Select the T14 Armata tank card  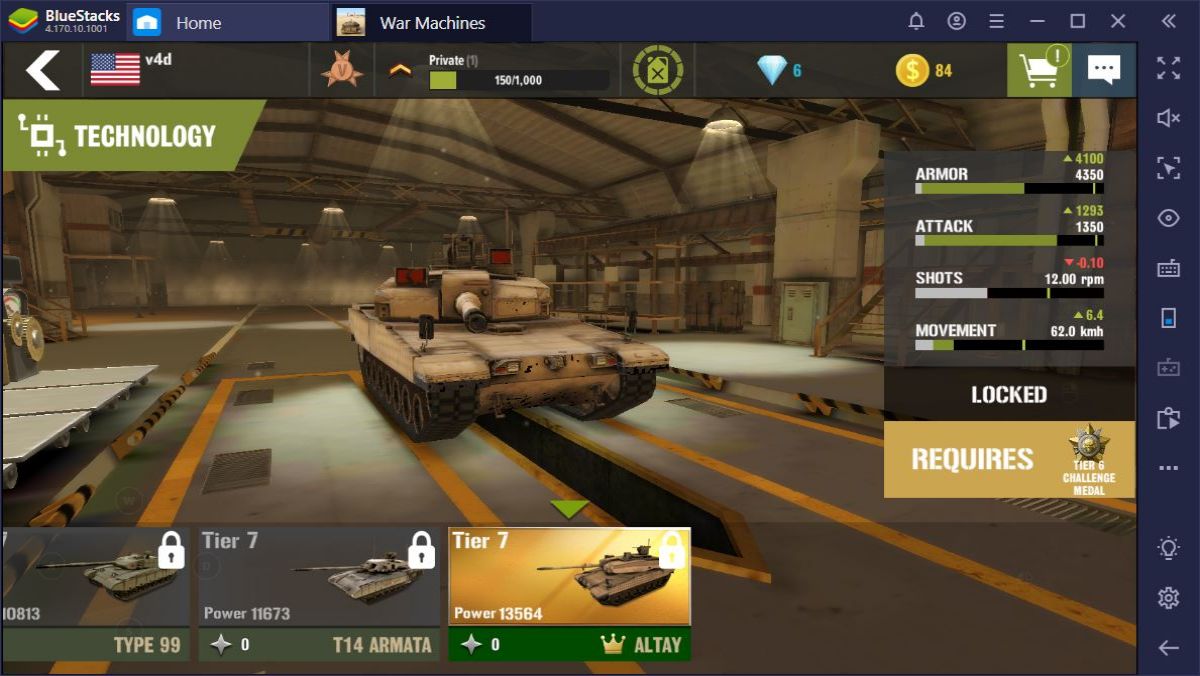pos(319,593)
